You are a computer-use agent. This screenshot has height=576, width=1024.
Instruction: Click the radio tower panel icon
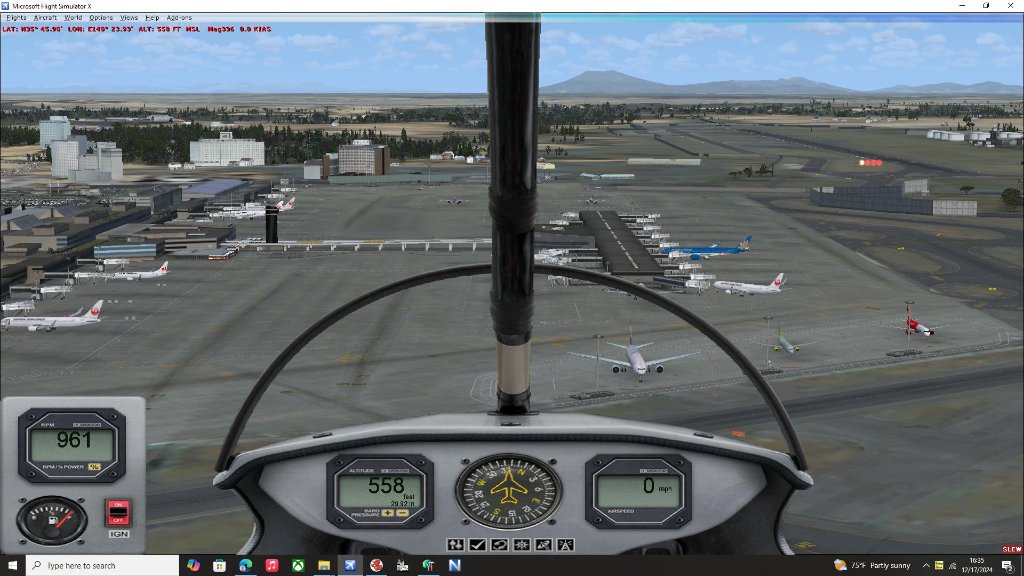[563, 545]
